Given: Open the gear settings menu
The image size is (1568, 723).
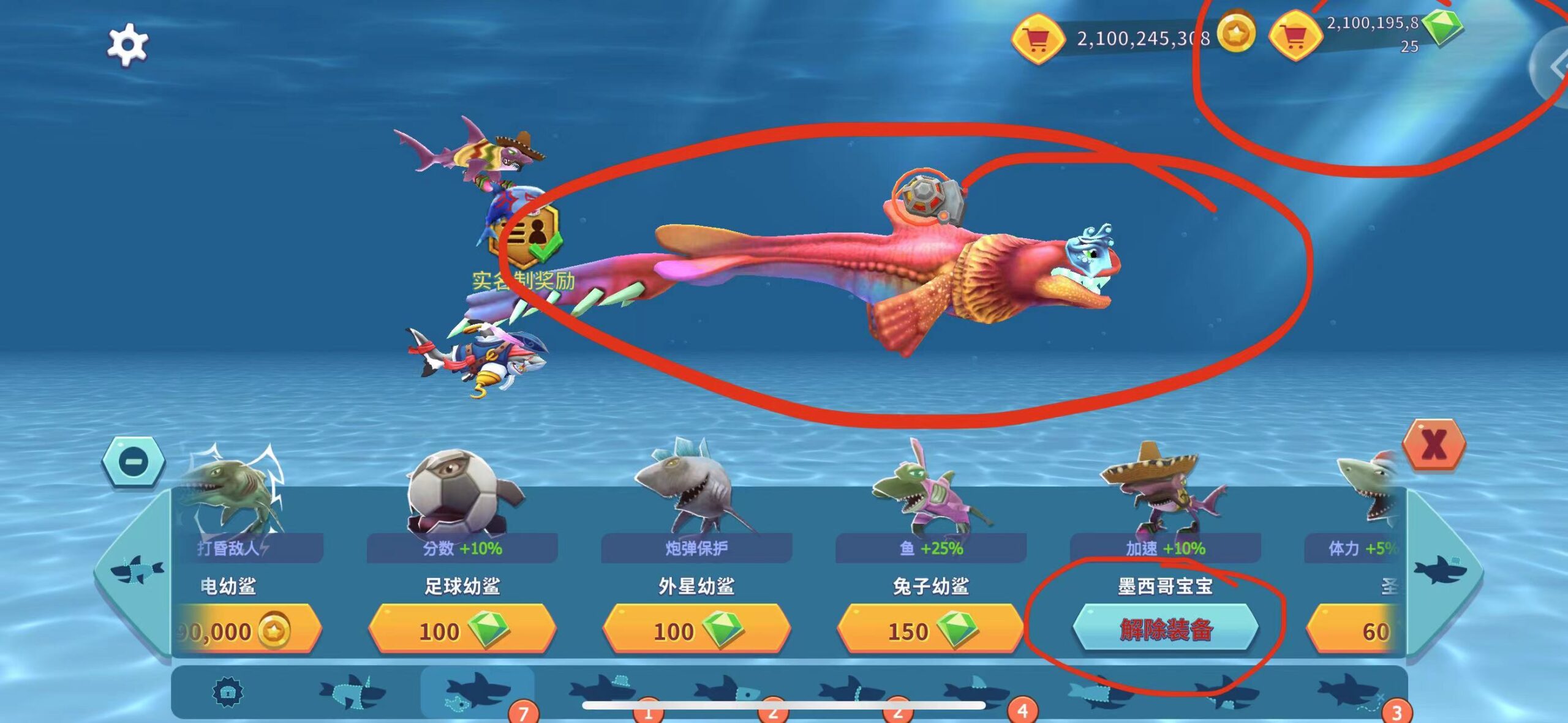Looking at the screenshot, I should (127, 44).
